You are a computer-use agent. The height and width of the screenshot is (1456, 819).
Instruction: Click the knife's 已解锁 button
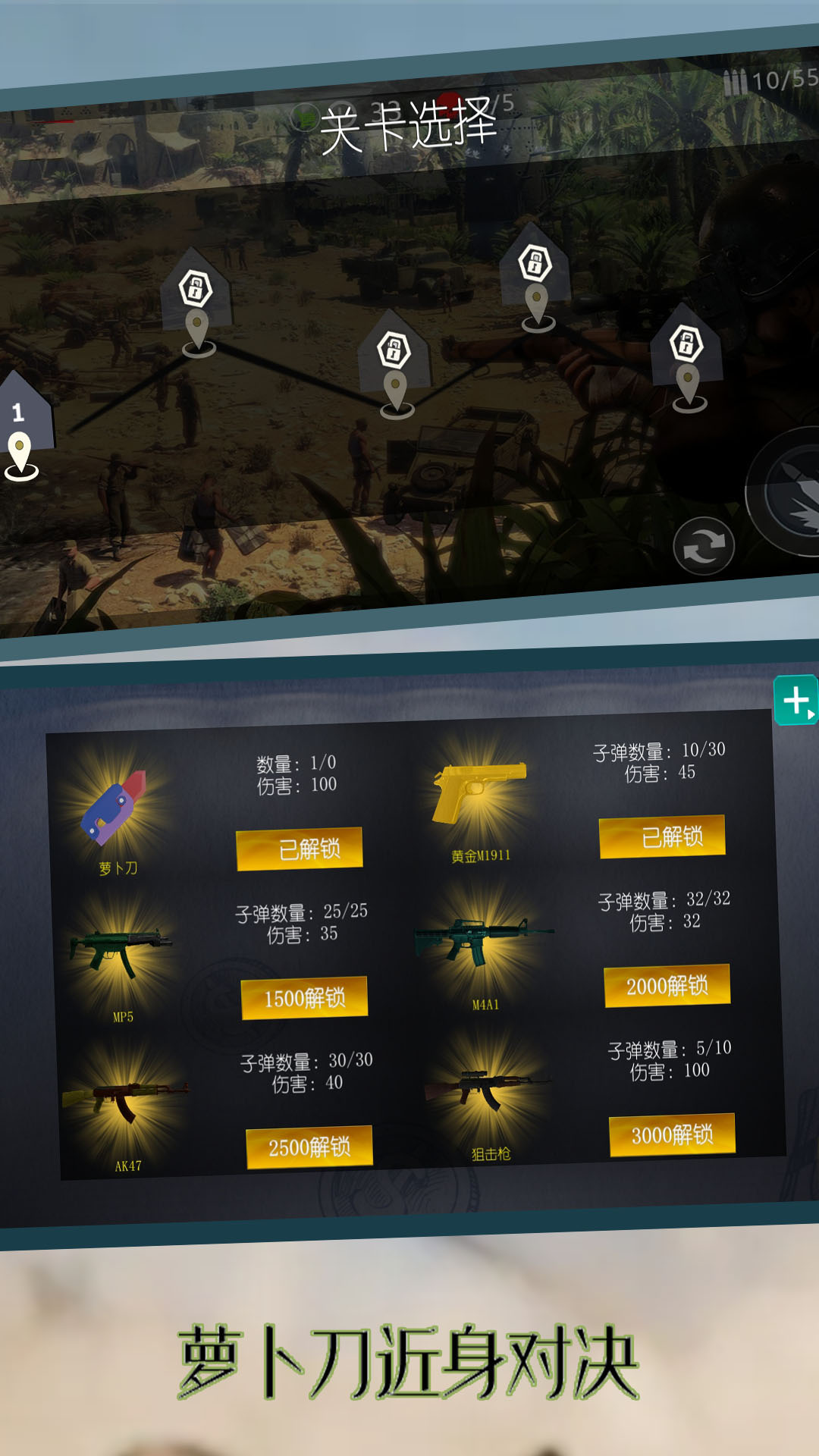[x=300, y=849]
